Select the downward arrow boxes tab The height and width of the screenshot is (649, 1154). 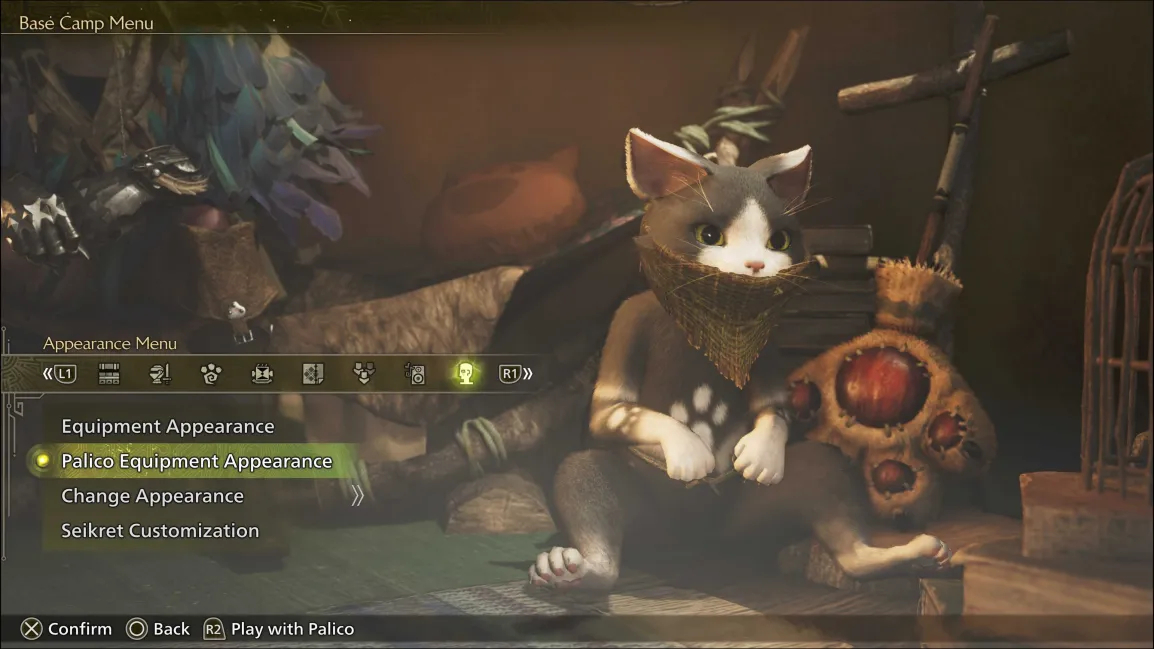point(364,374)
